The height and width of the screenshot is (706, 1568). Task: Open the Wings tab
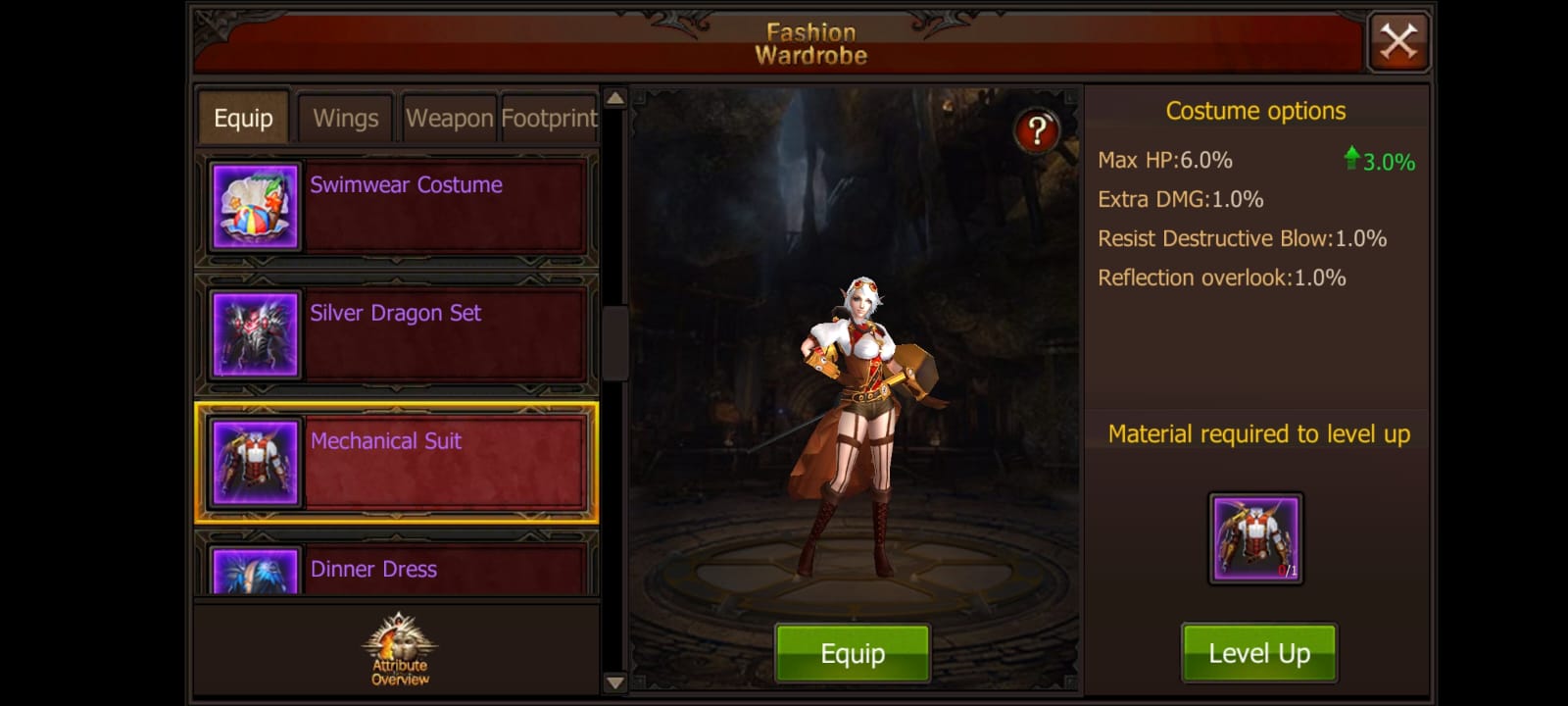(345, 119)
